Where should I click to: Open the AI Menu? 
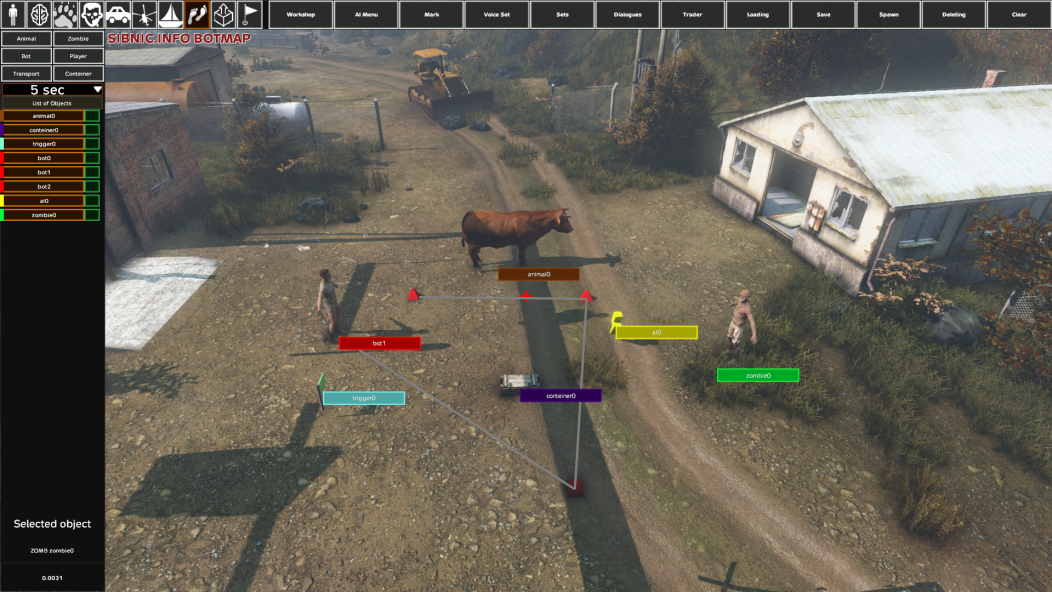(366, 15)
